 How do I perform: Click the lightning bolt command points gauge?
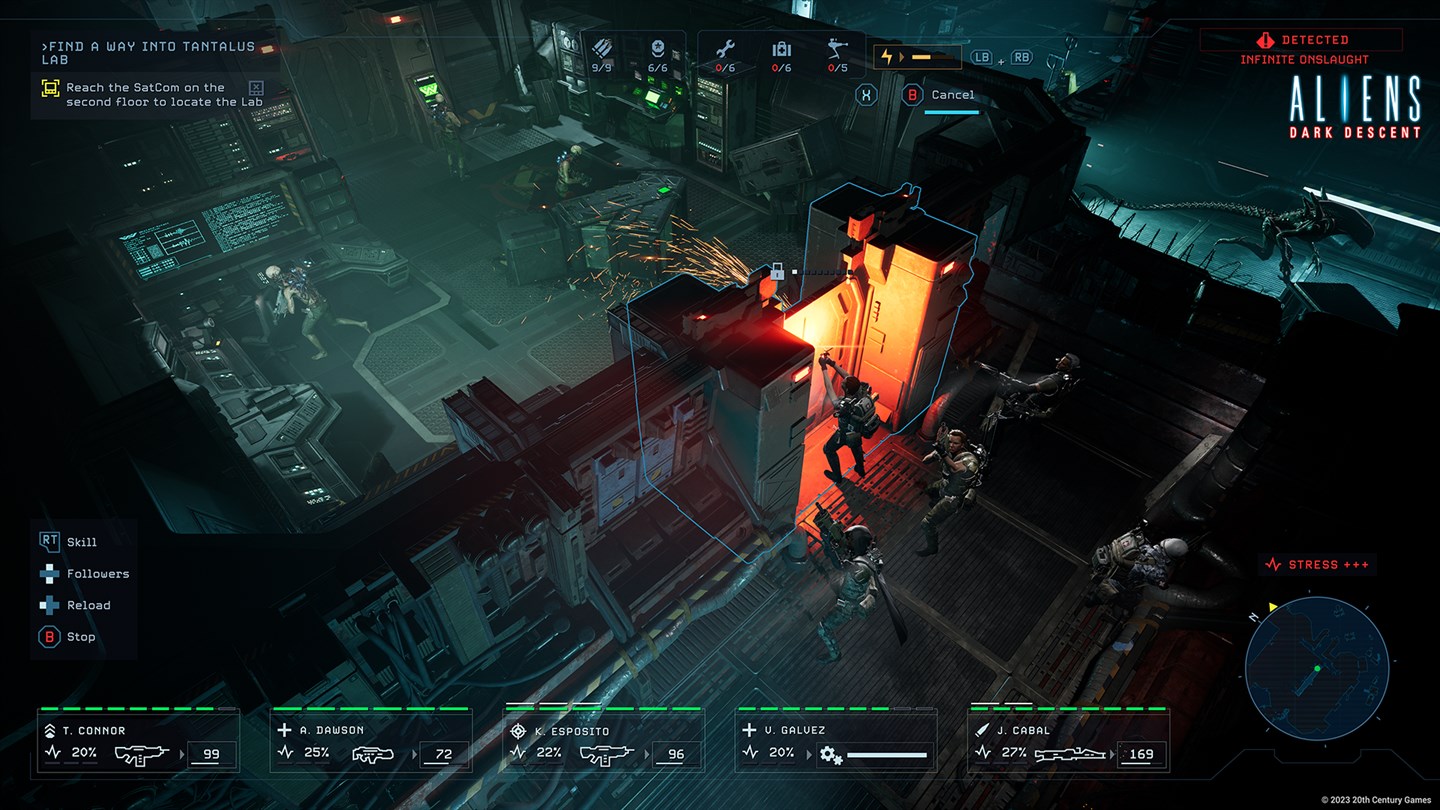916,57
